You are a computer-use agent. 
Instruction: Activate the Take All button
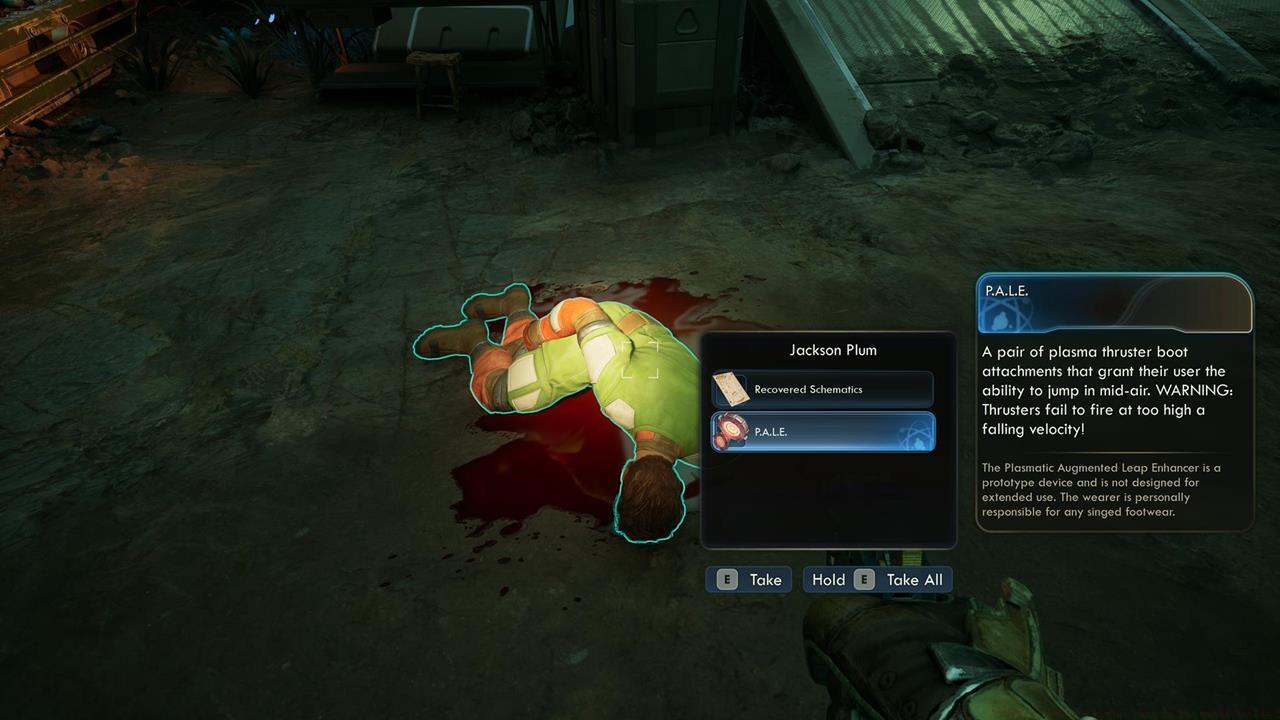[x=877, y=580]
